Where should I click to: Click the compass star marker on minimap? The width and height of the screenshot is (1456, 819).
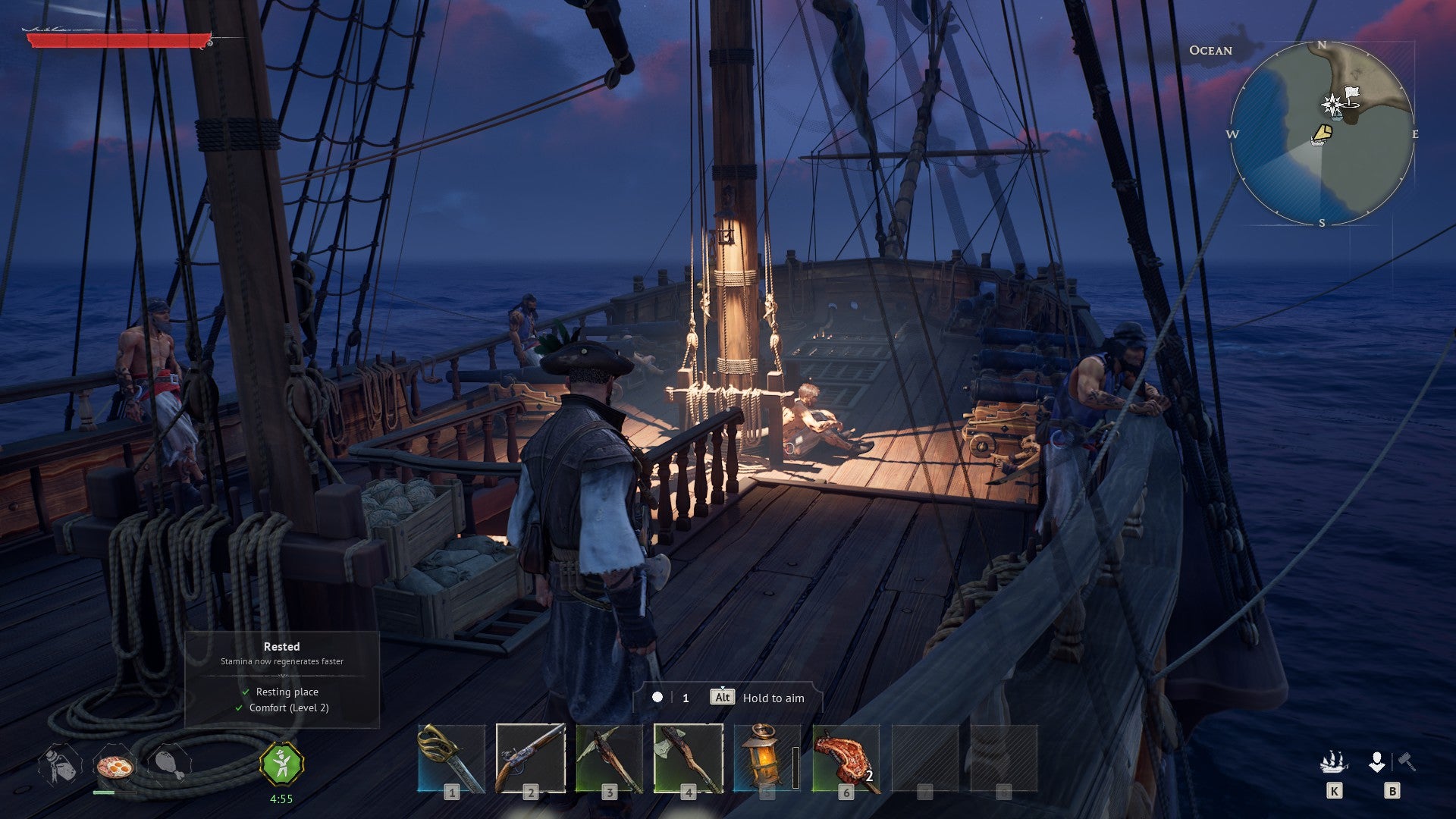[1332, 105]
